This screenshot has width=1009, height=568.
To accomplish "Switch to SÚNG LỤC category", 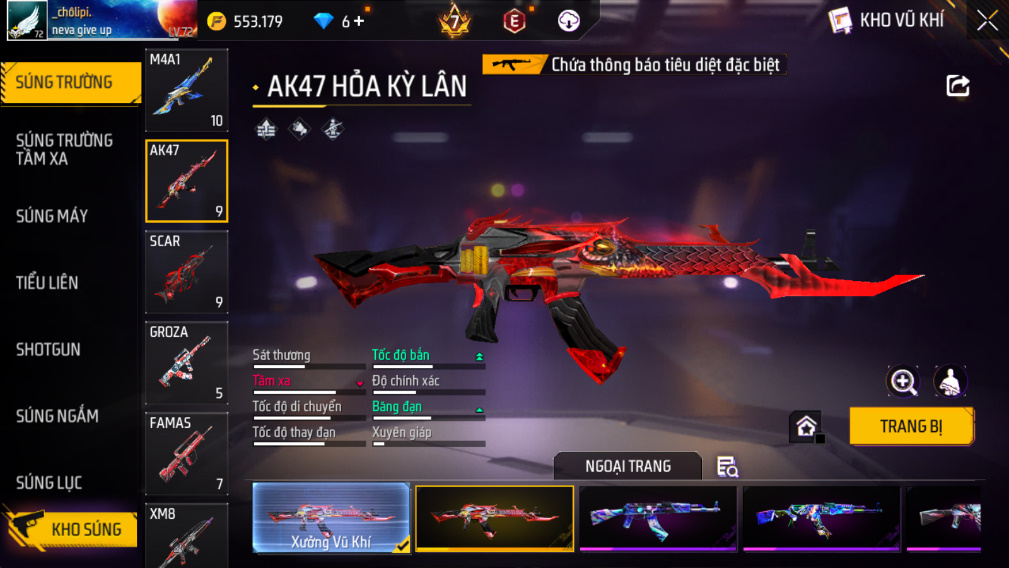I will [x=49, y=483].
